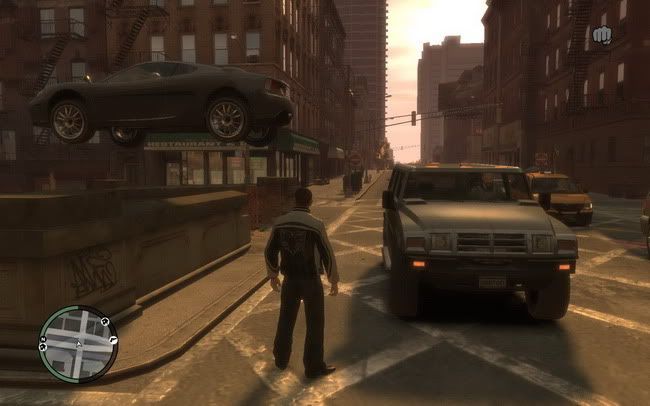Click the pistol gun shop blip on minimap
The height and width of the screenshot is (406, 650).
click(x=113, y=340)
